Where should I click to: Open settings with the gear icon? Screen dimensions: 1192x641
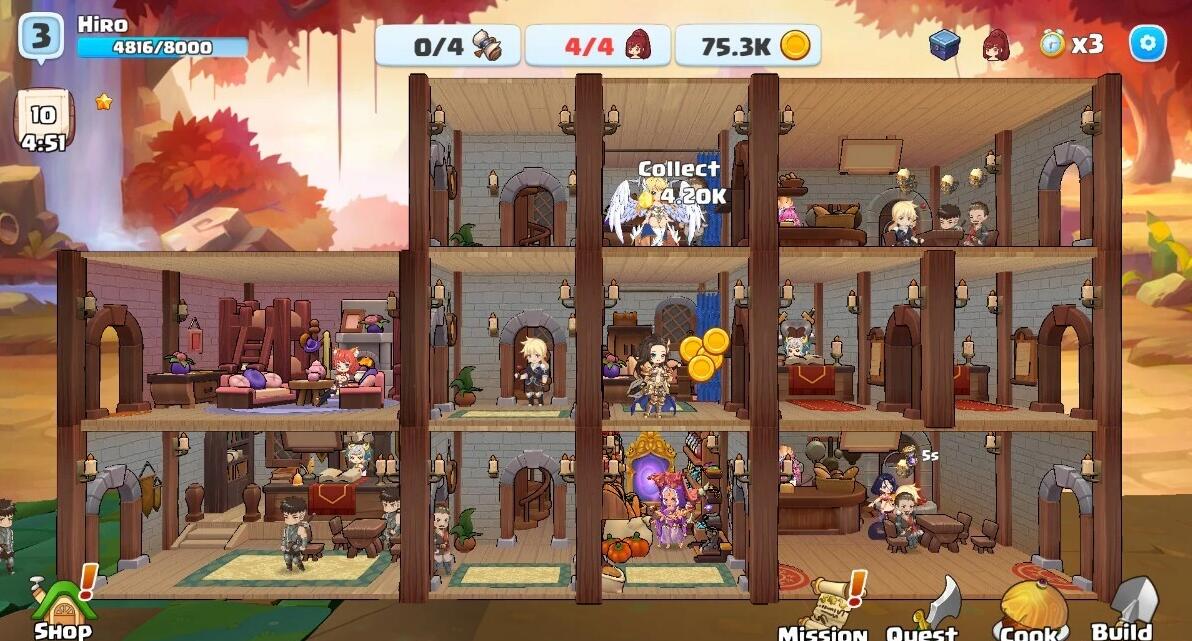tap(1147, 43)
